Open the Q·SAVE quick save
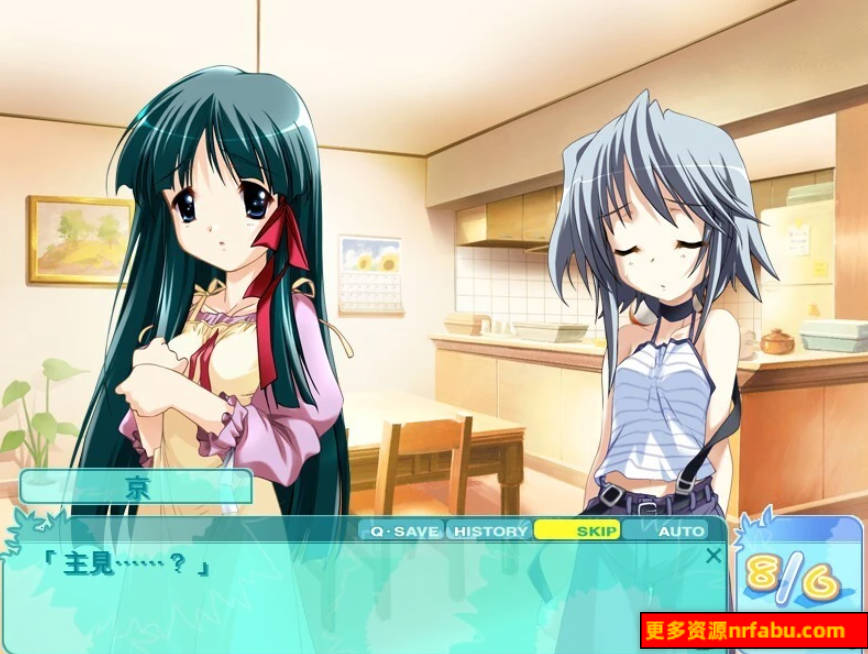 coord(403,531)
